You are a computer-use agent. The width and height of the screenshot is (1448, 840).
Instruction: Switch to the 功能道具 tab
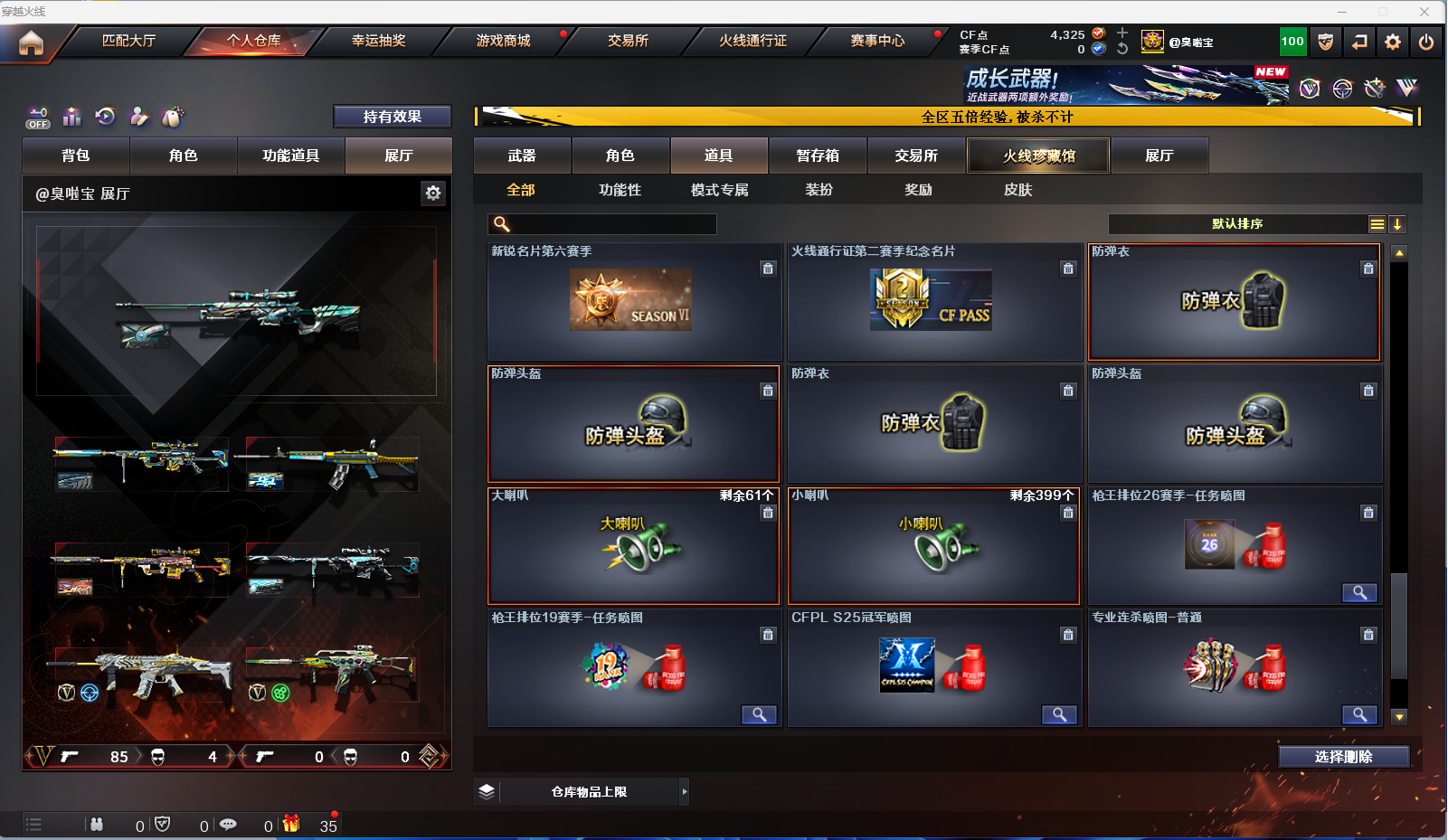[x=290, y=156]
